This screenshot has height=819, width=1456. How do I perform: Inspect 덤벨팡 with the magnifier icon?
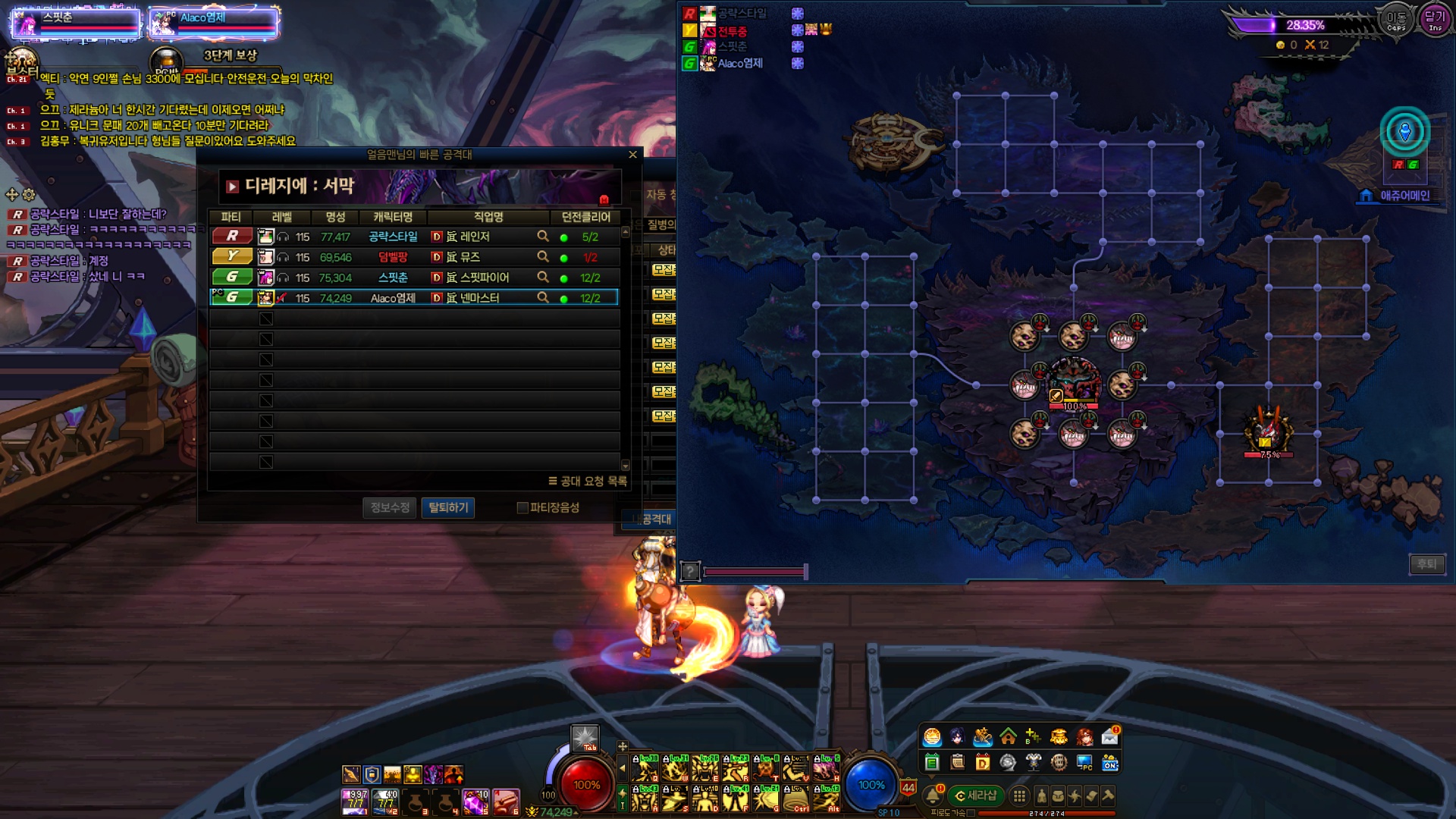[x=543, y=257]
